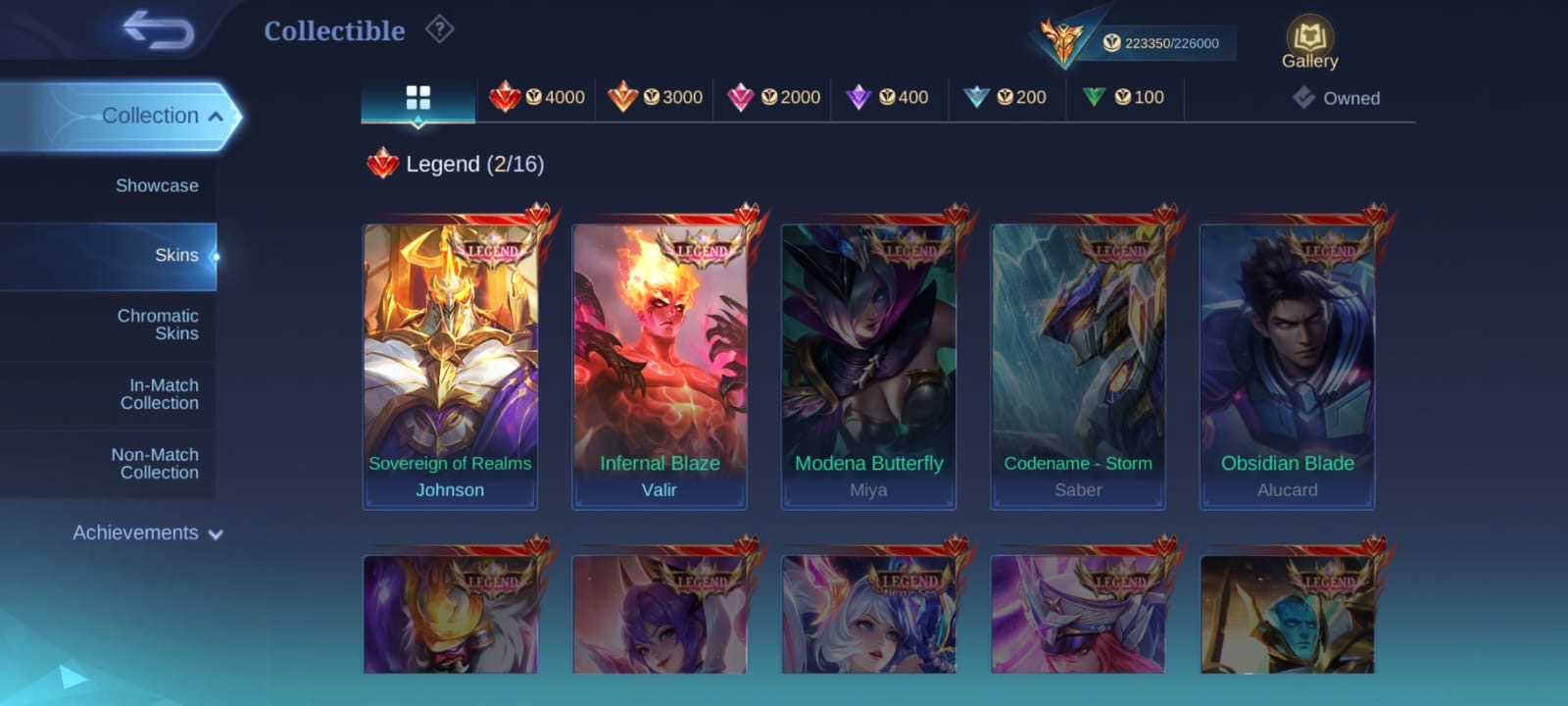Switch to the 2000 points tier tab
Image resolution: width=1568 pixels, height=706 pixels.
773,97
